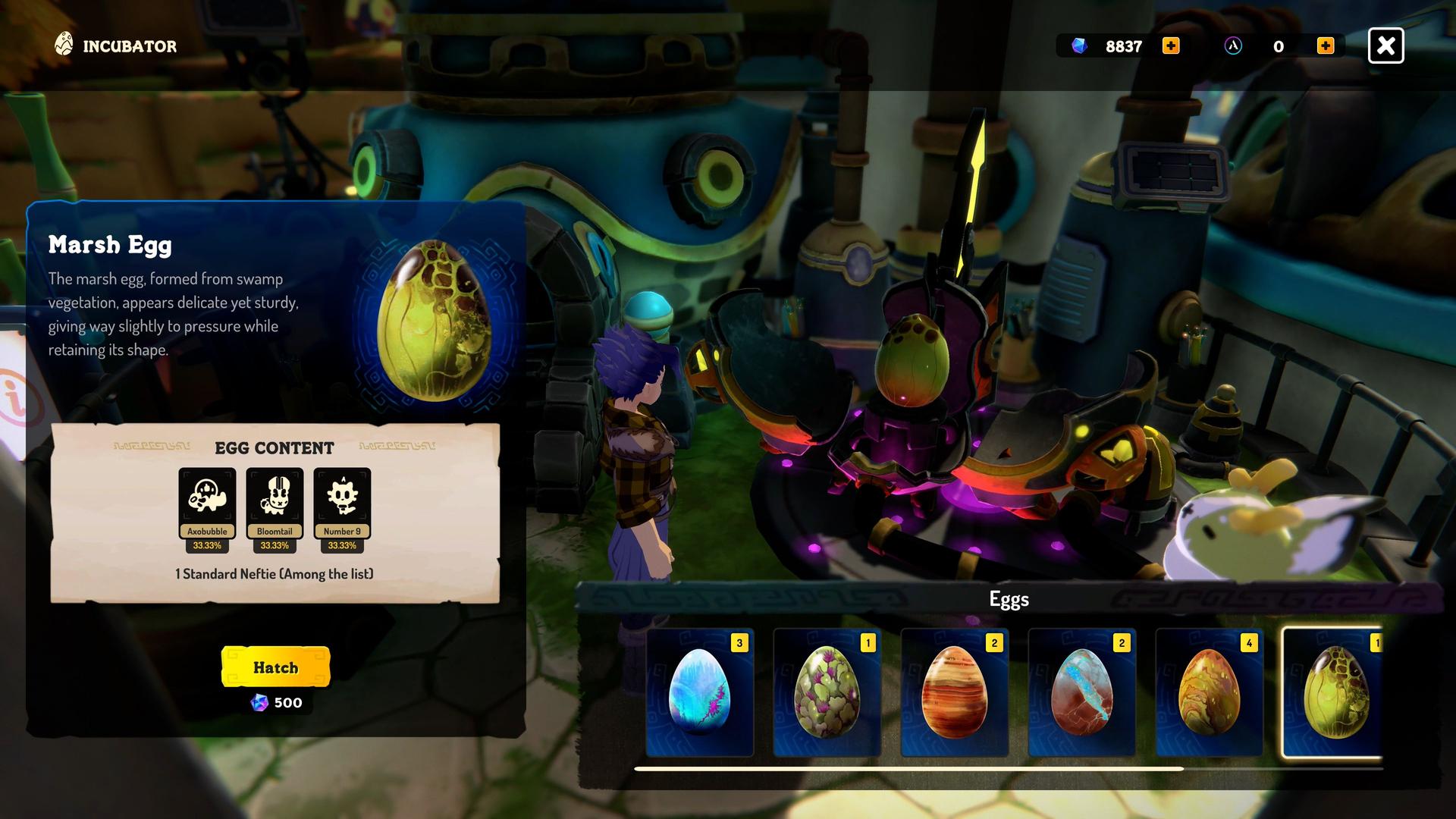Click the plus button beside the zero currency
1456x819 pixels.
tap(1326, 45)
